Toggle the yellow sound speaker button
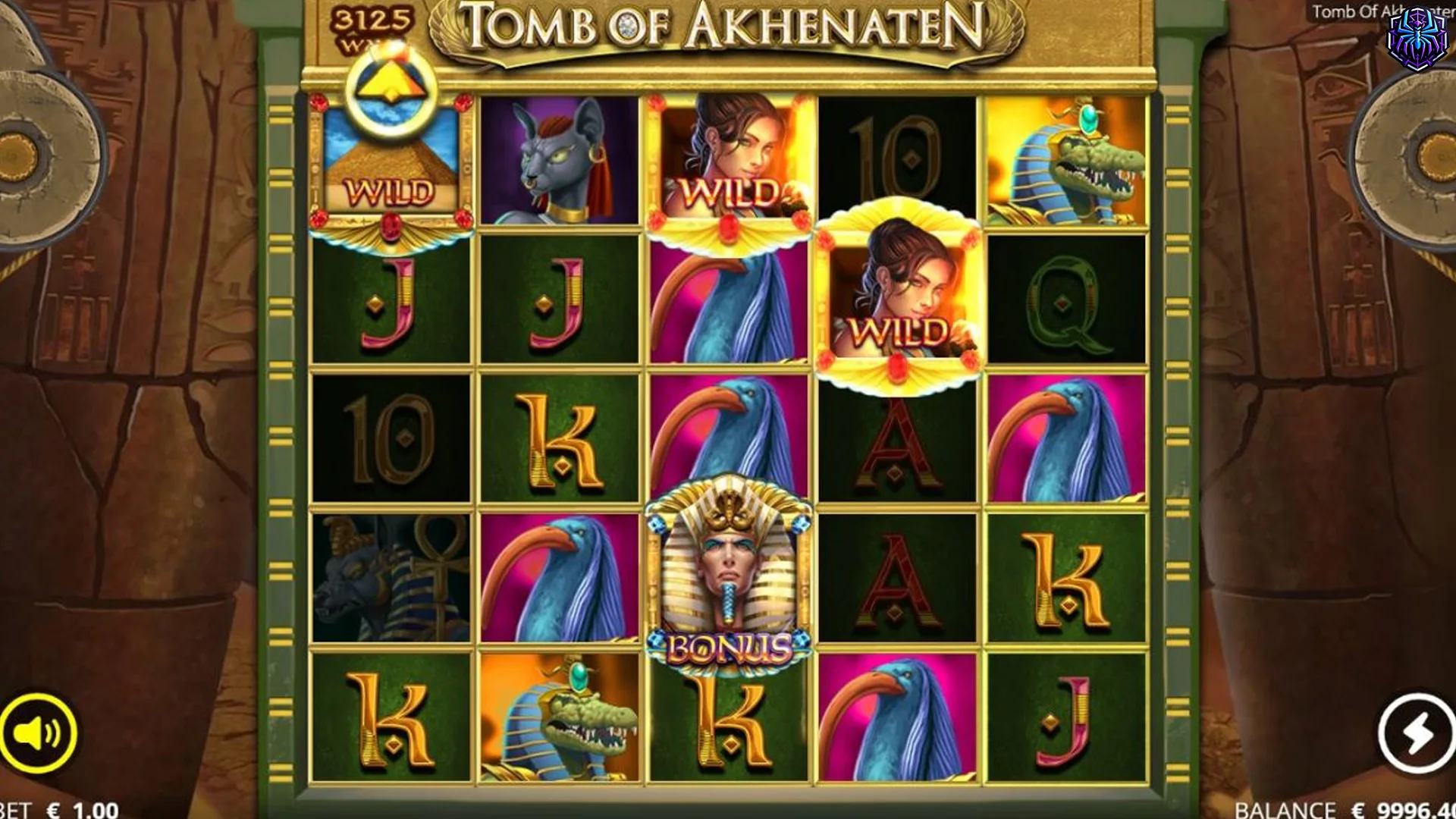The image size is (1456, 819). (x=38, y=733)
